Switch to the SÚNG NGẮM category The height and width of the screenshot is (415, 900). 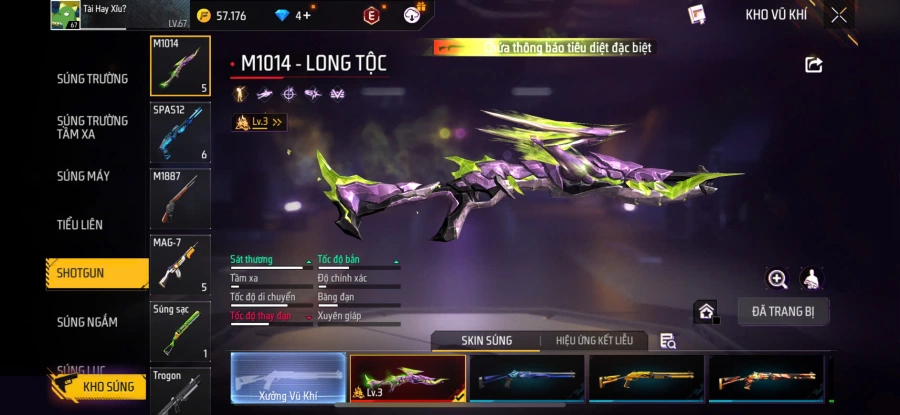(x=87, y=322)
